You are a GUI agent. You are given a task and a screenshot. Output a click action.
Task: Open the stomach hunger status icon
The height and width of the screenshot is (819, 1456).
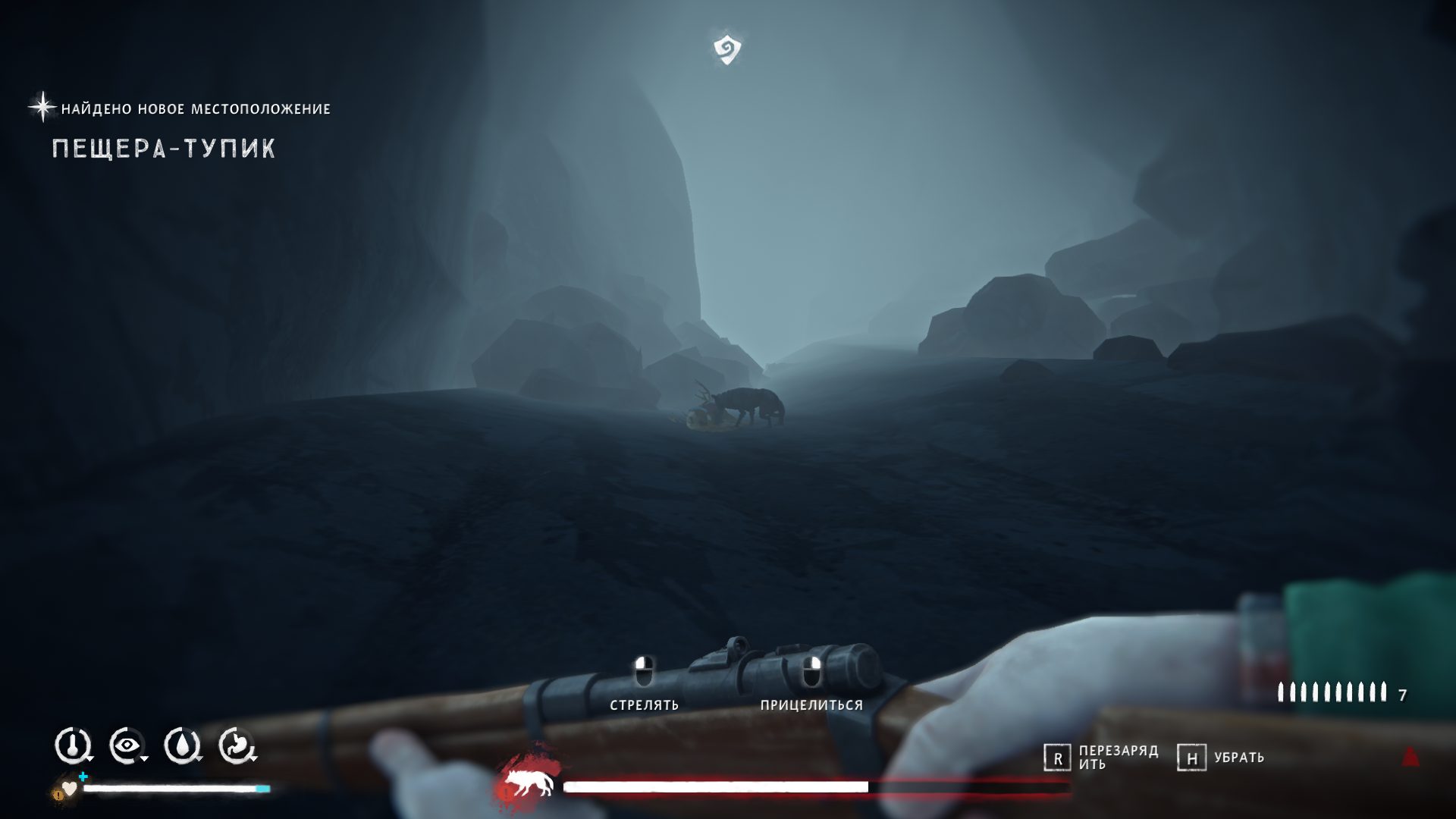(237, 746)
